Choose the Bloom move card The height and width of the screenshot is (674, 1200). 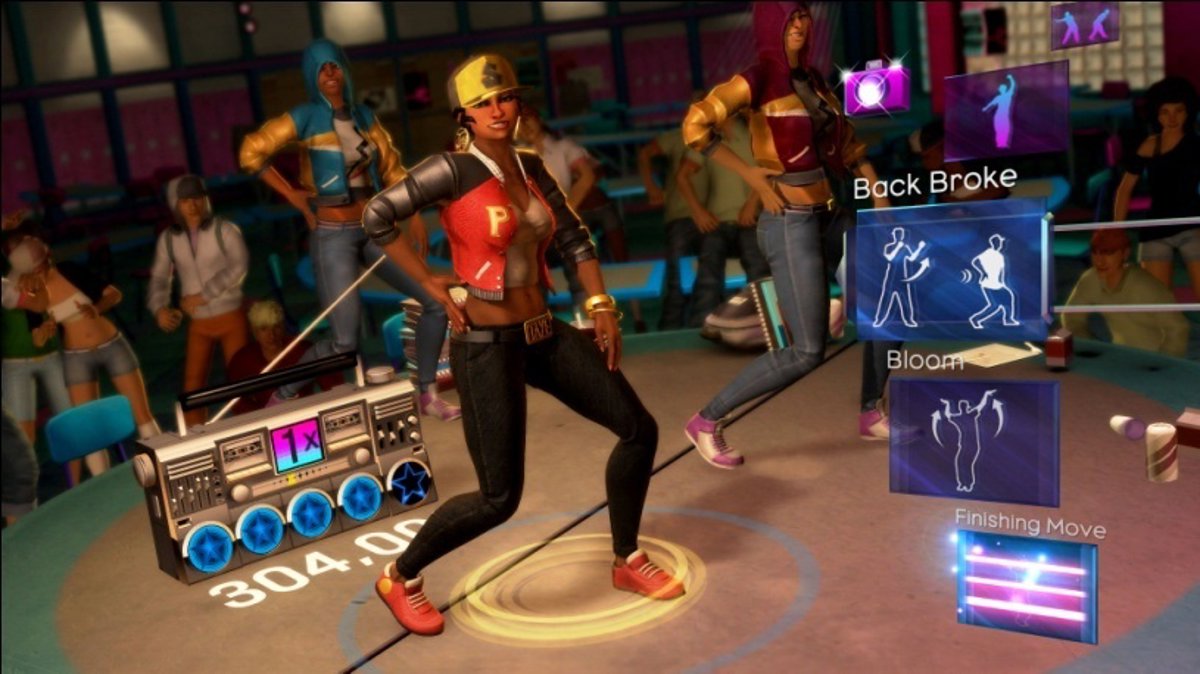(973, 439)
